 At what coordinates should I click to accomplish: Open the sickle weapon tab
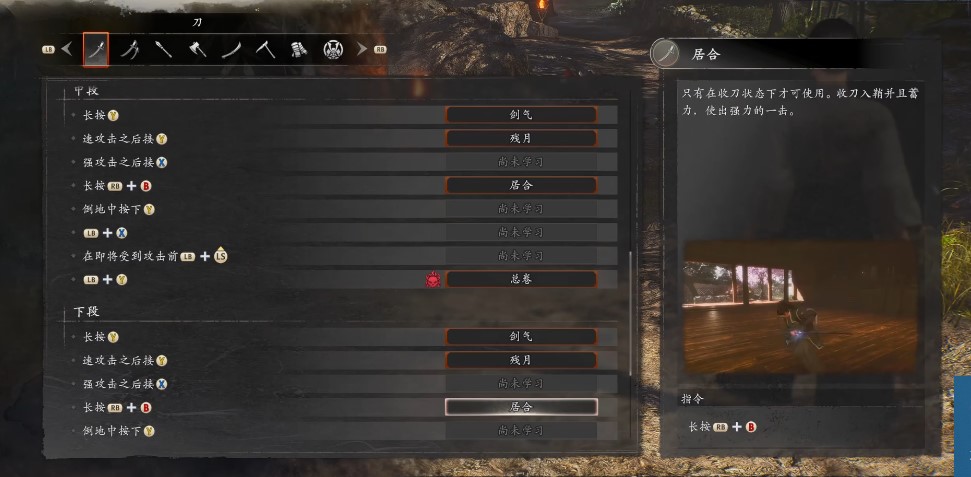pos(266,48)
